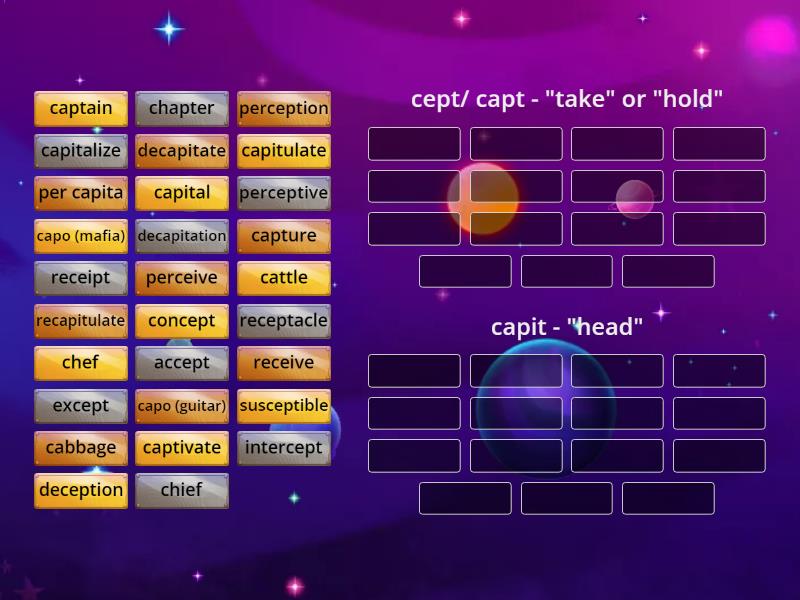Select the "capitulate" word tile
Image resolution: width=800 pixels, height=600 pixels.
coord(284,151)
